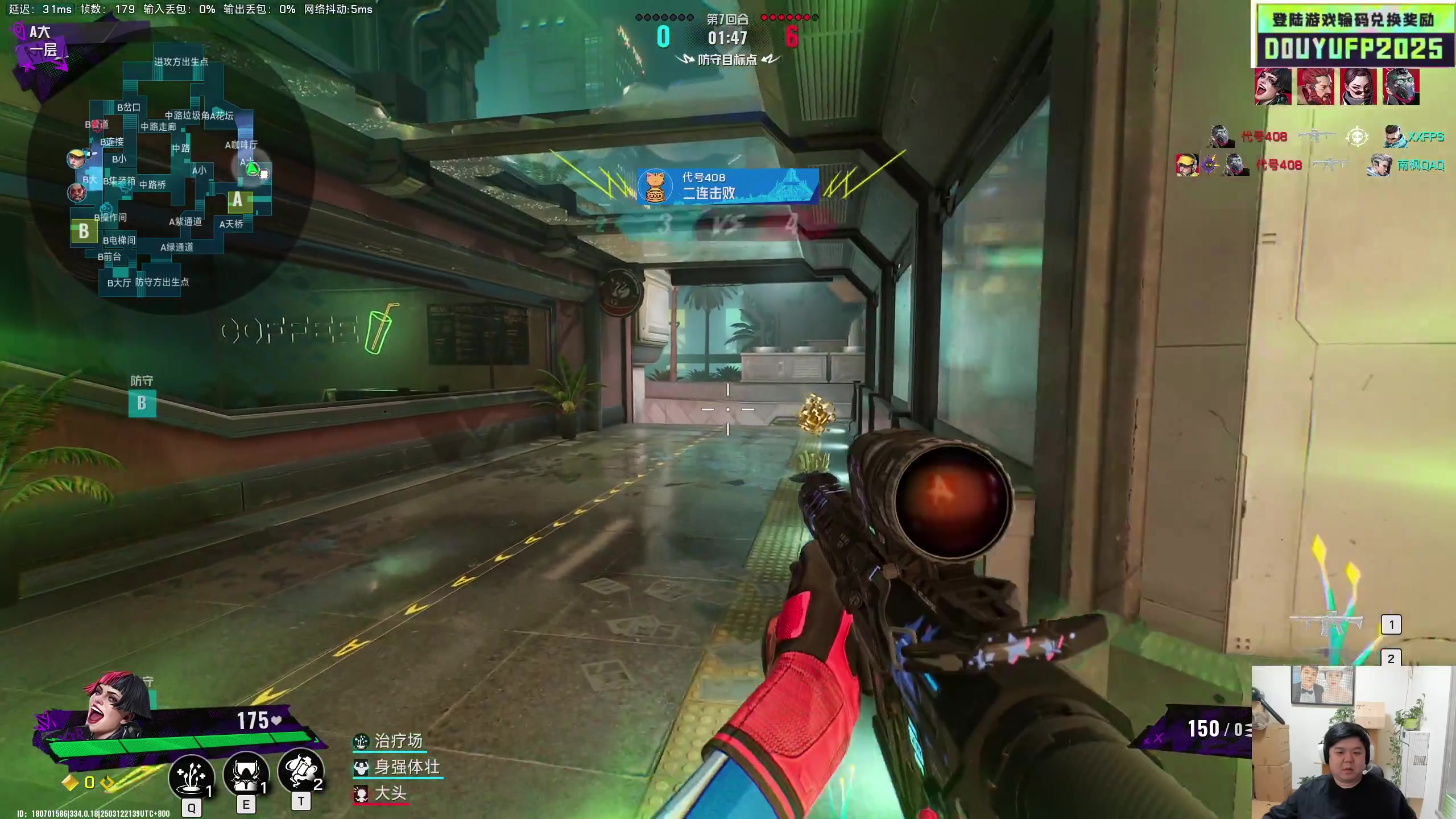The image size is (1456, 819).
Task: Select the B site marker on minimap
Action: (84, 231)
